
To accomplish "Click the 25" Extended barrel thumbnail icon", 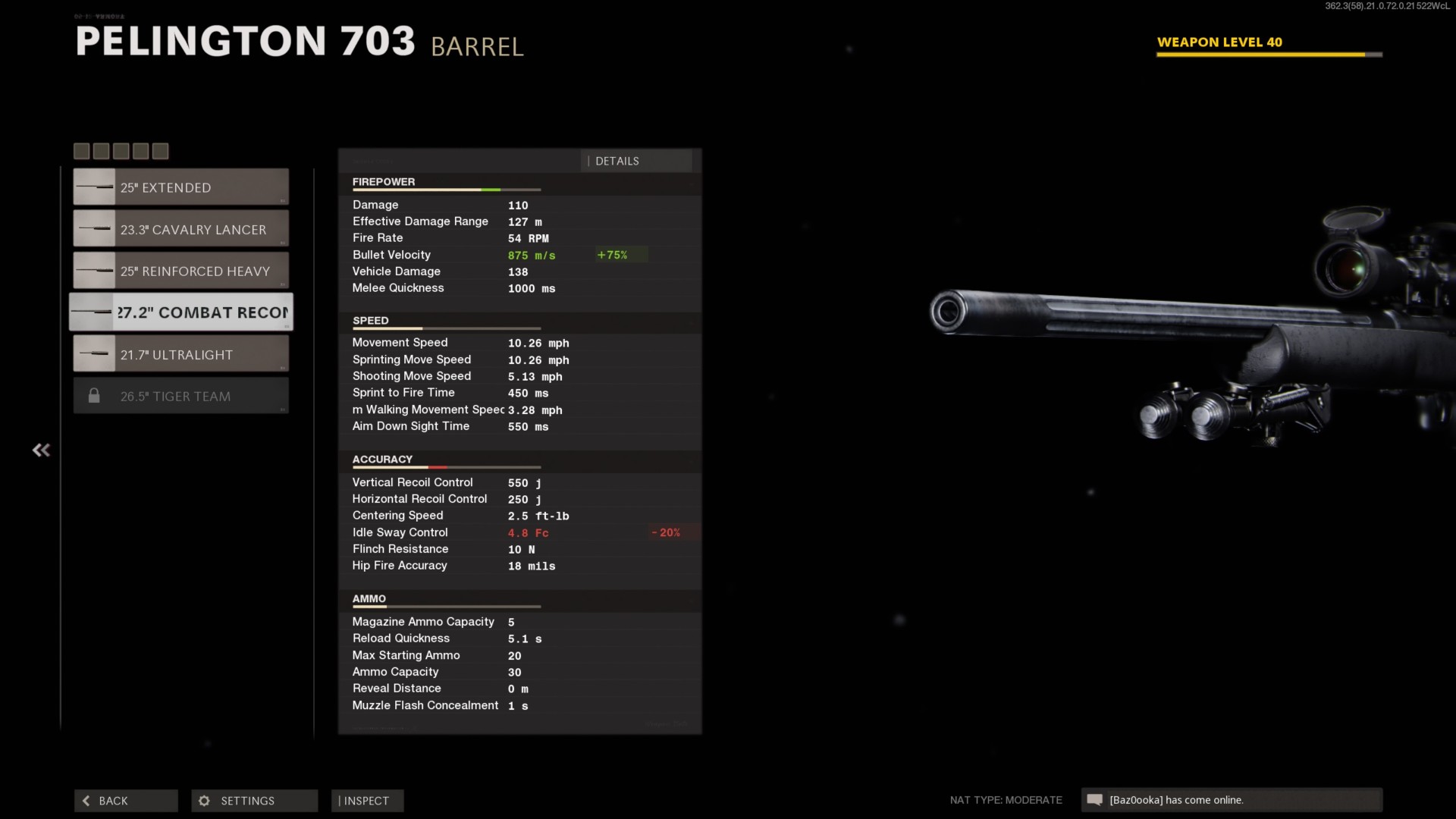I will [x=94, y=187].
